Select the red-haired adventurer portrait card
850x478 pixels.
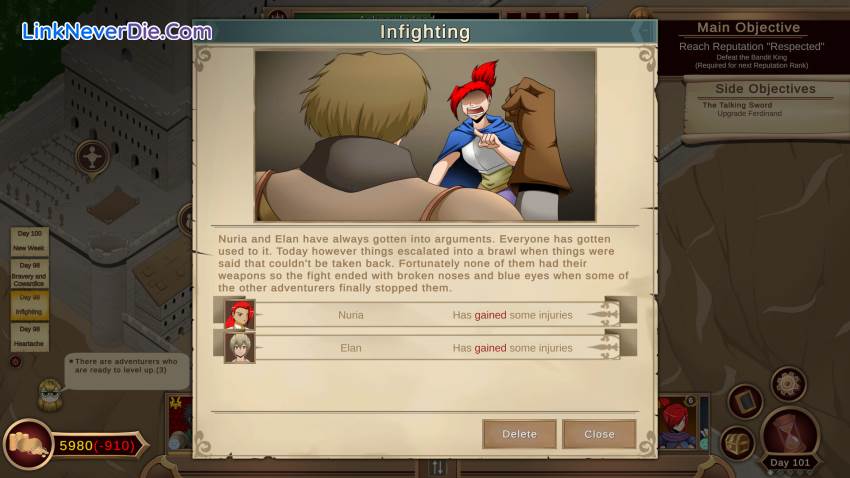click(x=675, y=422)
